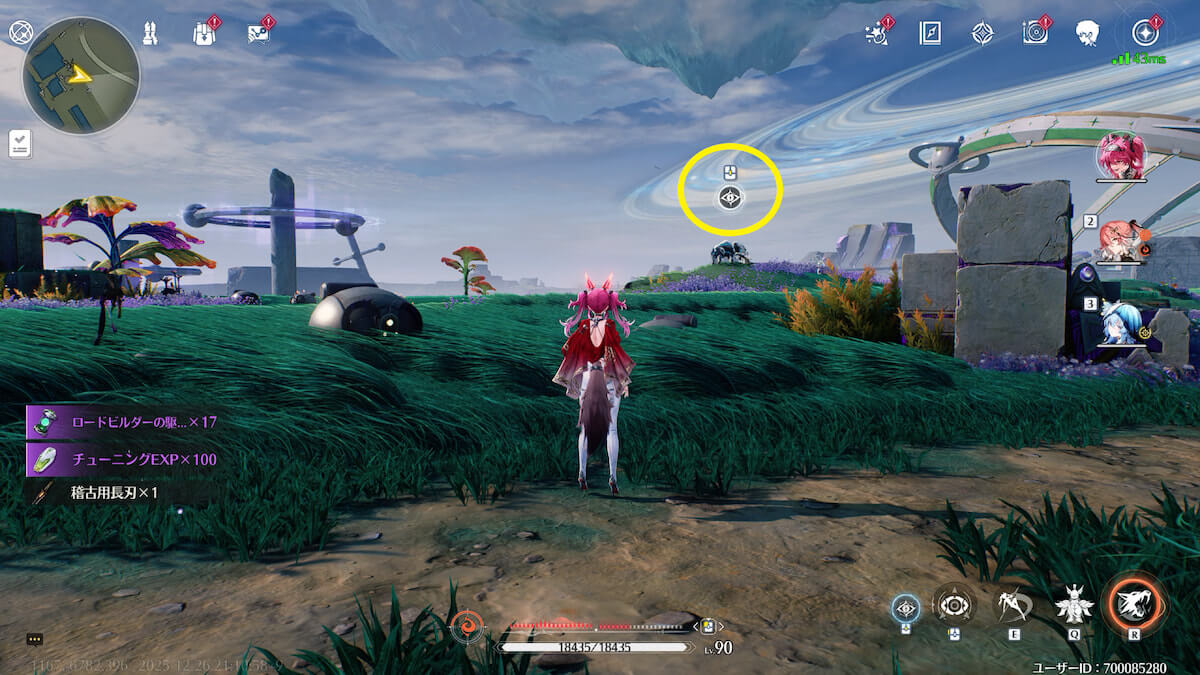The image size is (1200, 675).
Task: Open the turntable disc icon
Action: [x=1034, y=33]
